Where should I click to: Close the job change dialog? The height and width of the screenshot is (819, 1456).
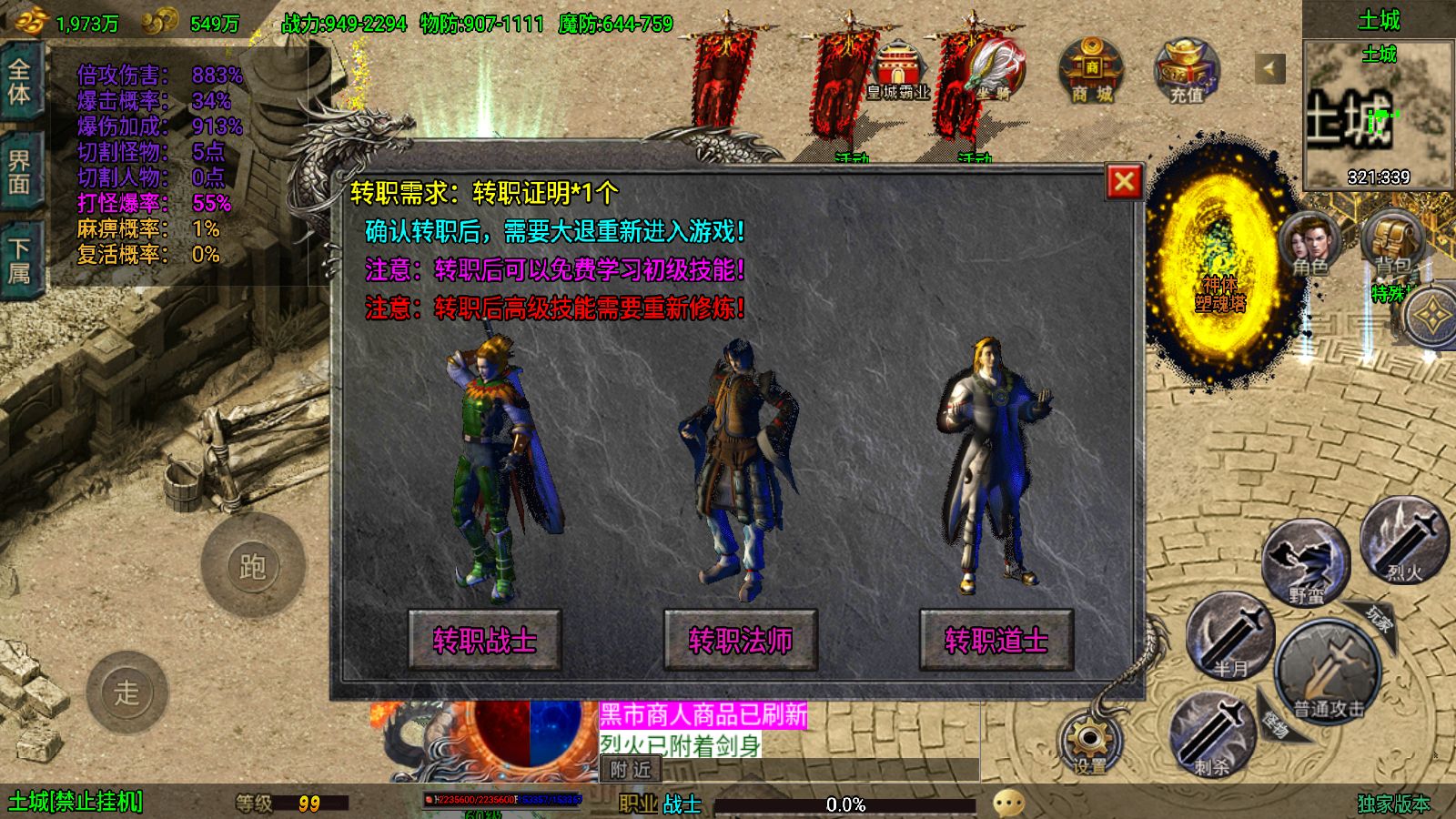(1124, 182)
